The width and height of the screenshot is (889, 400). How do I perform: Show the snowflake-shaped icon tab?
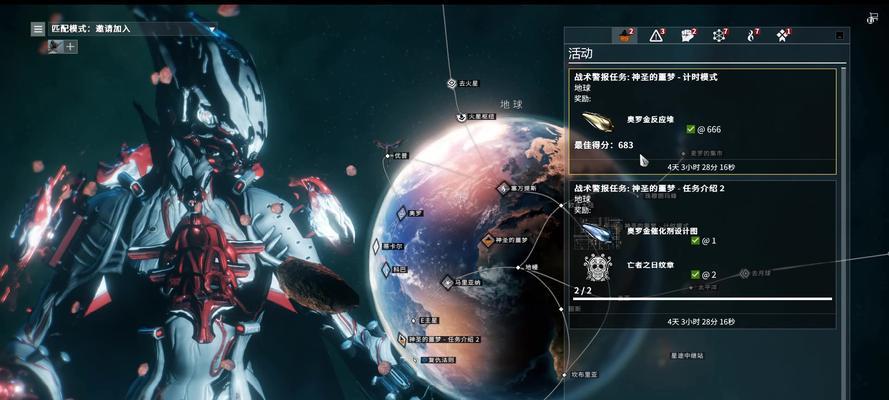click(719, 36)
